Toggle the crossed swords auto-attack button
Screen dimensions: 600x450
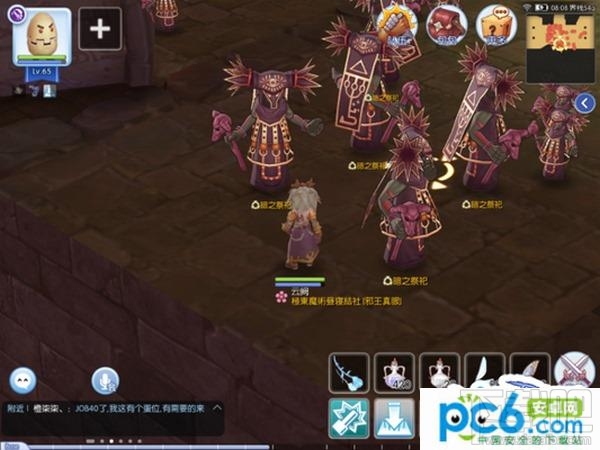[x=575, y=372]
